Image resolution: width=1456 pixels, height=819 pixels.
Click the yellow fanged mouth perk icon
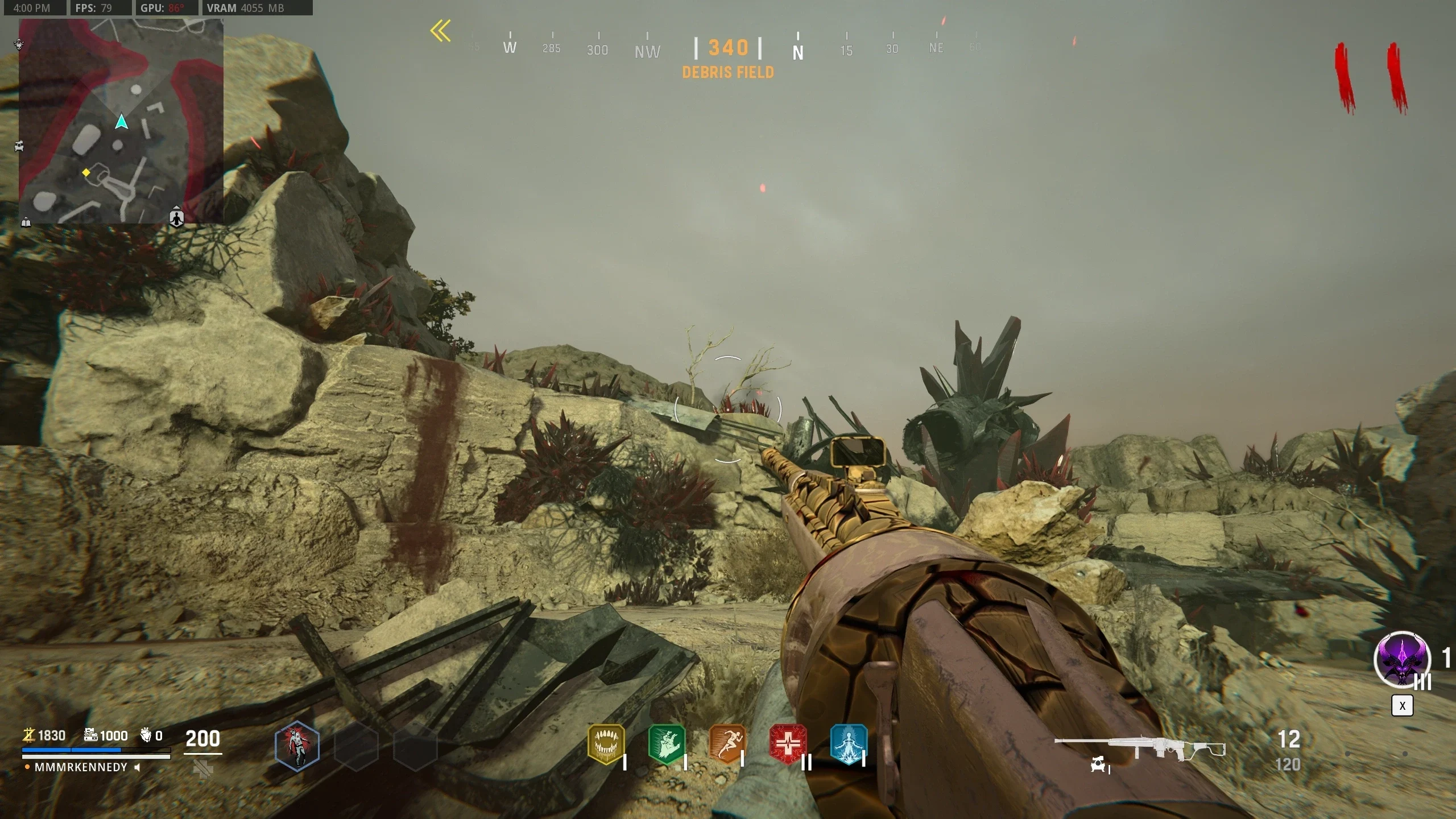606,743
